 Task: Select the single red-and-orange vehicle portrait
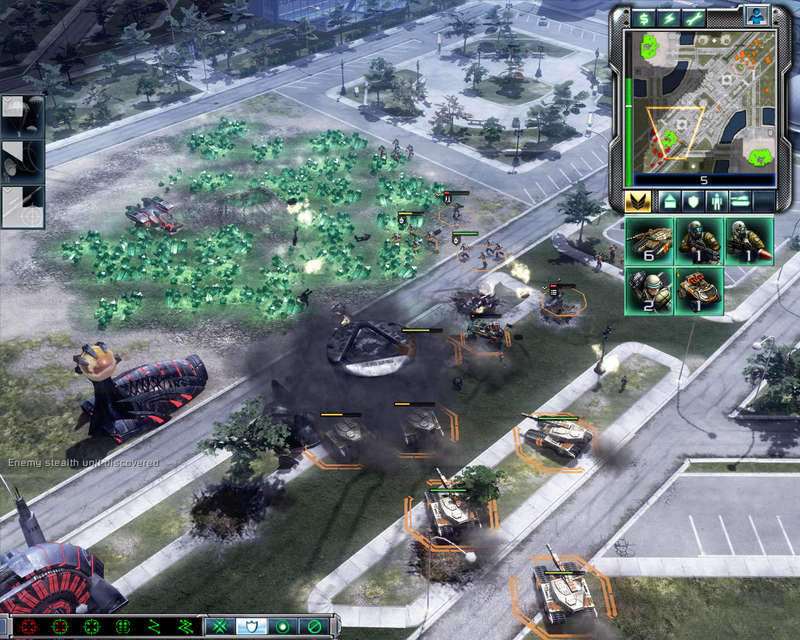[x=700, y=291]
